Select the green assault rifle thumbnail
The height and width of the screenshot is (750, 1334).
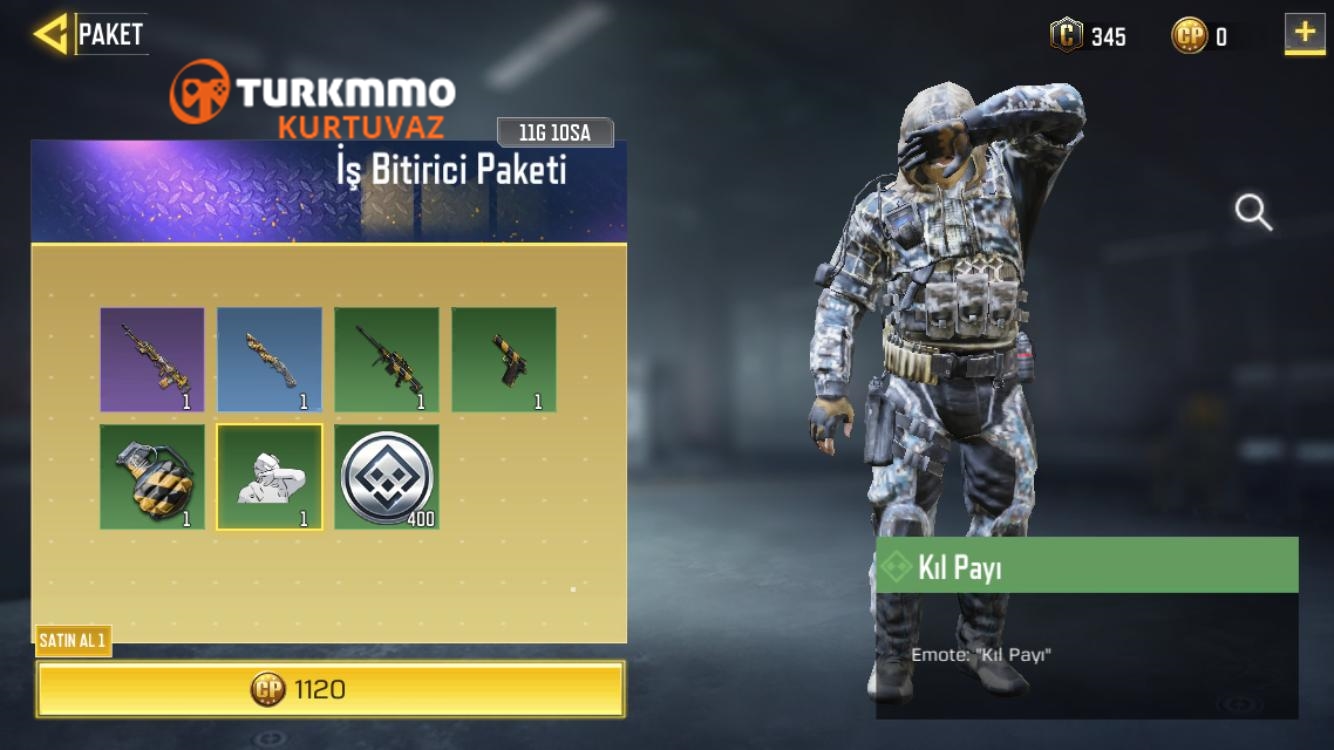(386, 360)
